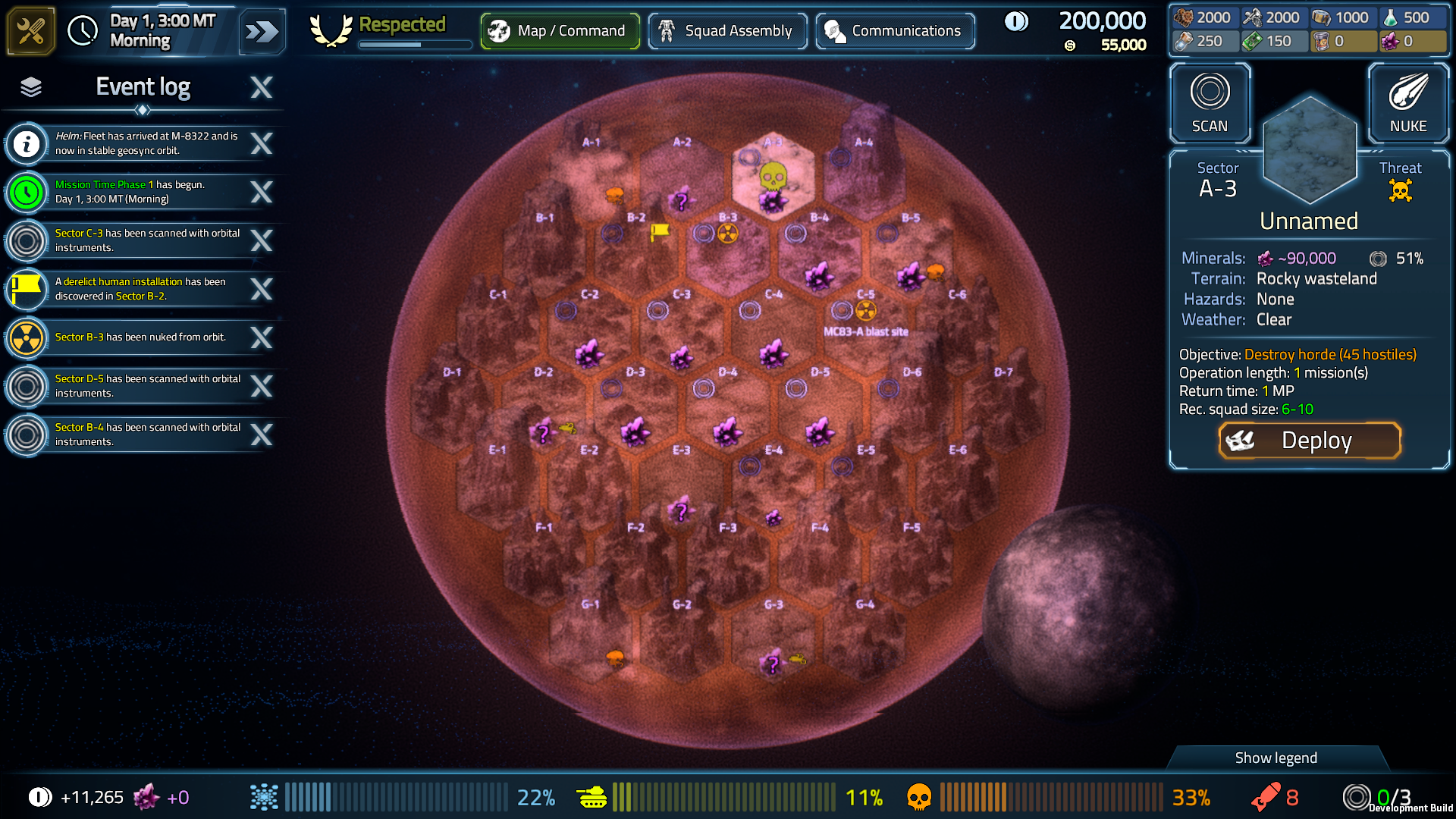Dismiss the Sector B-3 nuked event entry
The width and height of the screenshot is (1456, 819).
[x=262, y=338]
